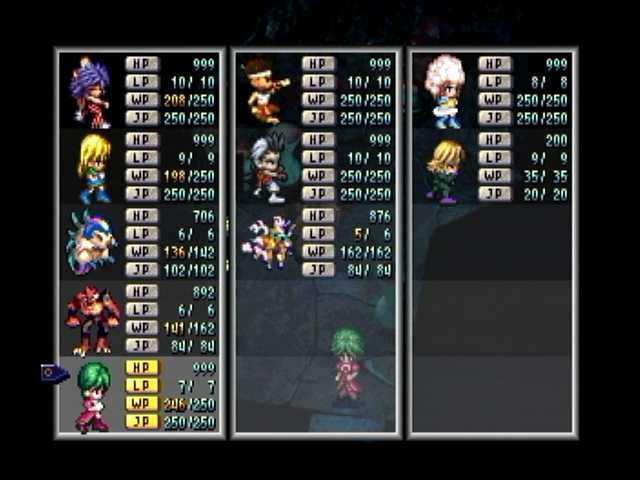Viewport: 640px width, 480px height.
Task: Pick the white and pink monster row
Action: [316, 243]
